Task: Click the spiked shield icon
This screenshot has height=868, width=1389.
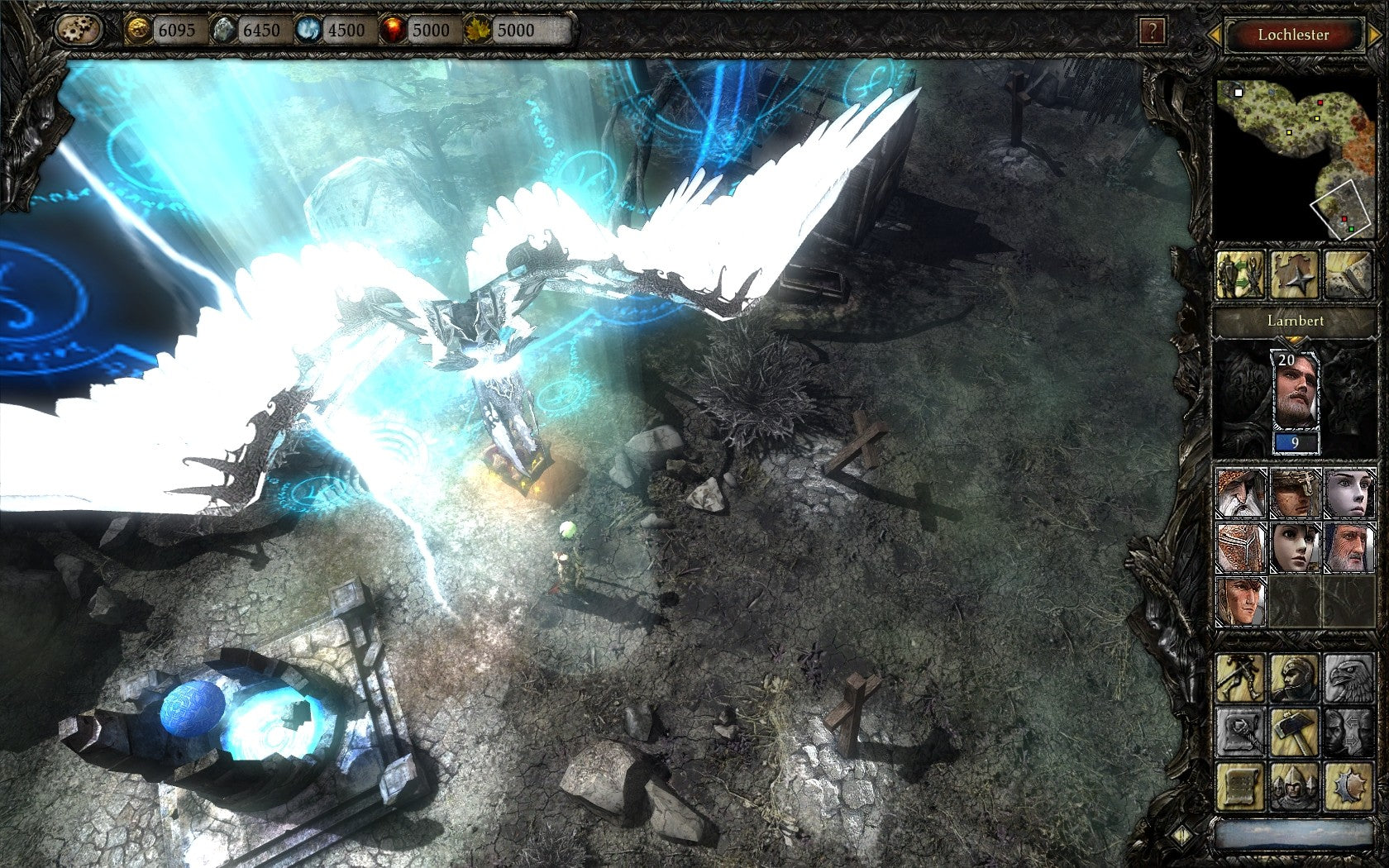Action: [1348, 786]
